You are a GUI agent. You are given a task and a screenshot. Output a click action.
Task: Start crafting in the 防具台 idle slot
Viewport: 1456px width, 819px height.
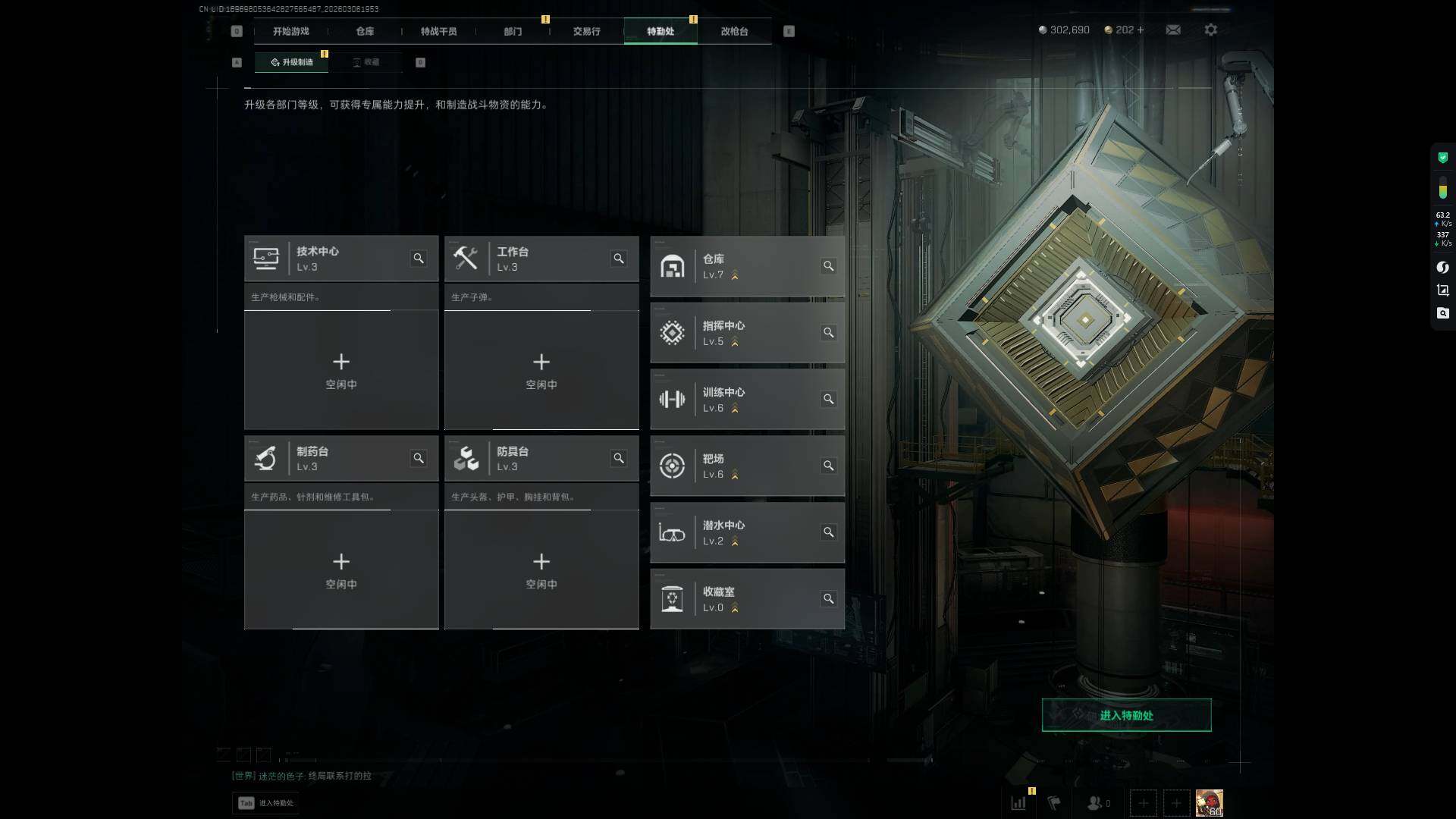point(541,570)
